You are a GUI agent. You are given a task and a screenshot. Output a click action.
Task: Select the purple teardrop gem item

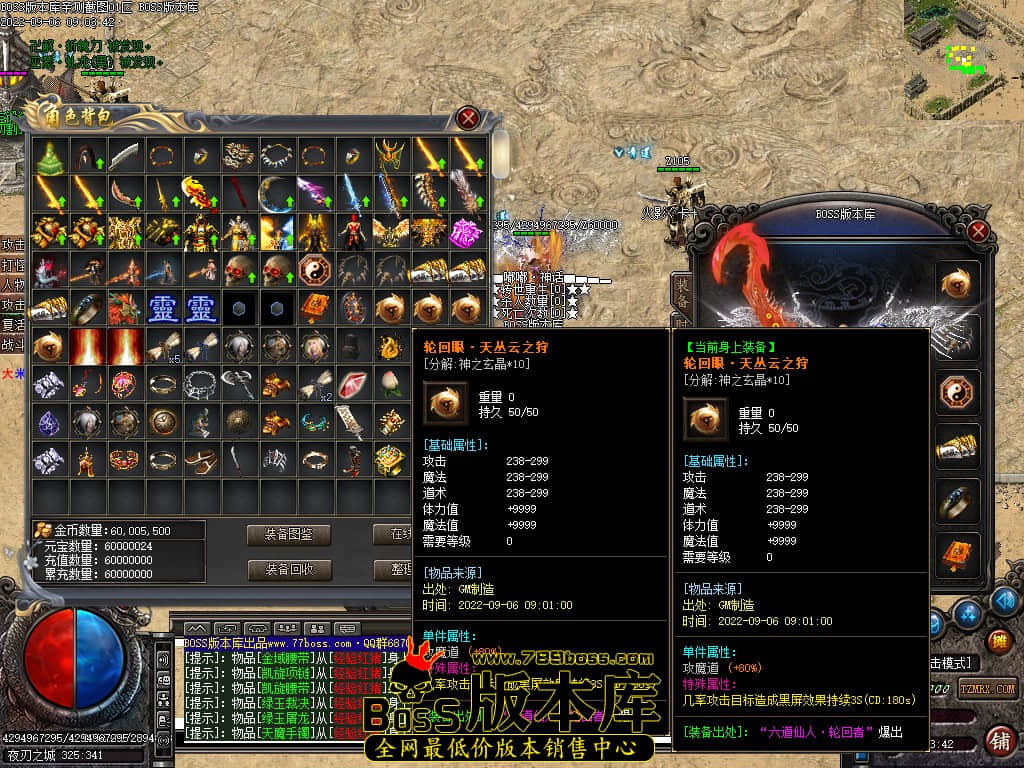coord(48,422)
